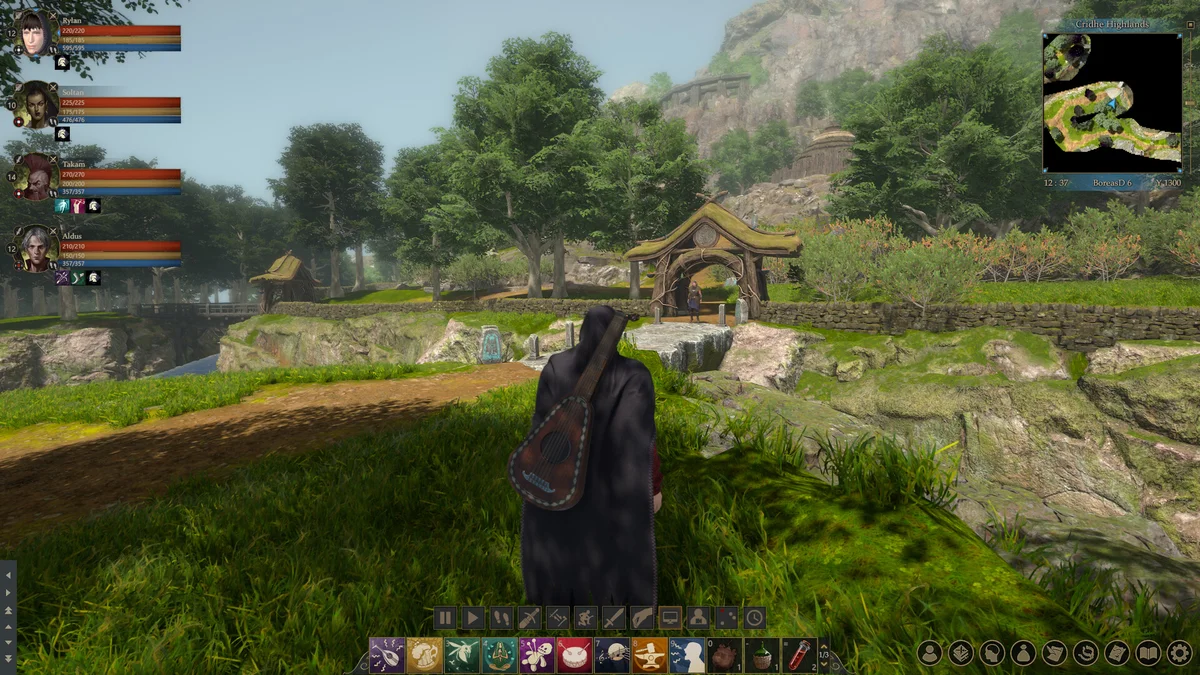Screen dimensions: 1200x675
Task: Pause the game with the pause button
Action: click(445, 618)
